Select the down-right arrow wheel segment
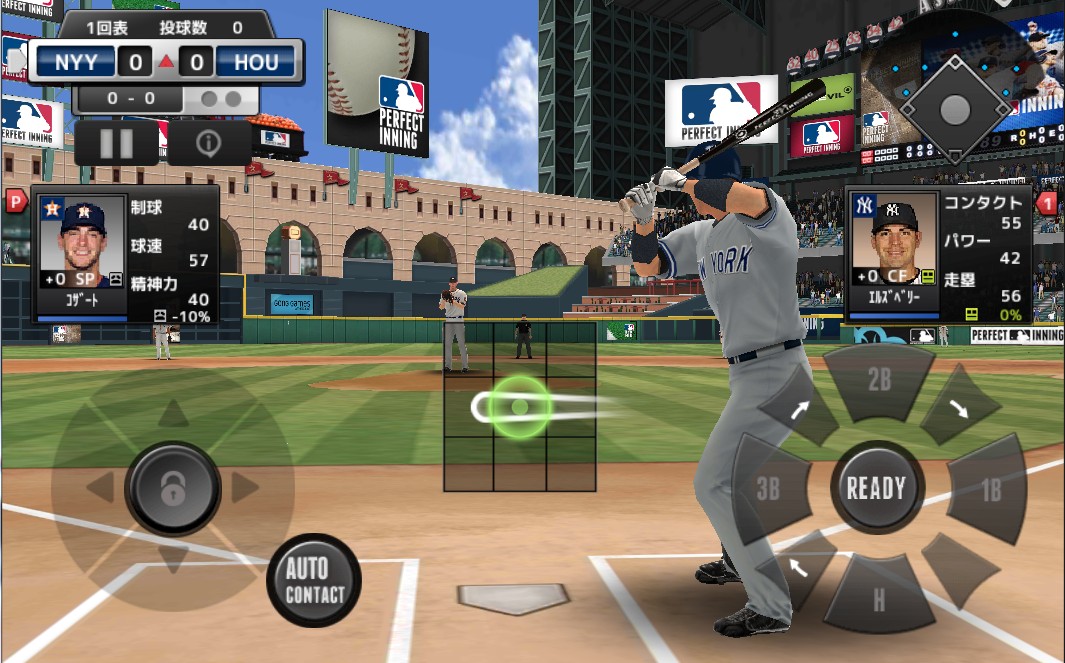1065x663 pixels. [958, 406]
